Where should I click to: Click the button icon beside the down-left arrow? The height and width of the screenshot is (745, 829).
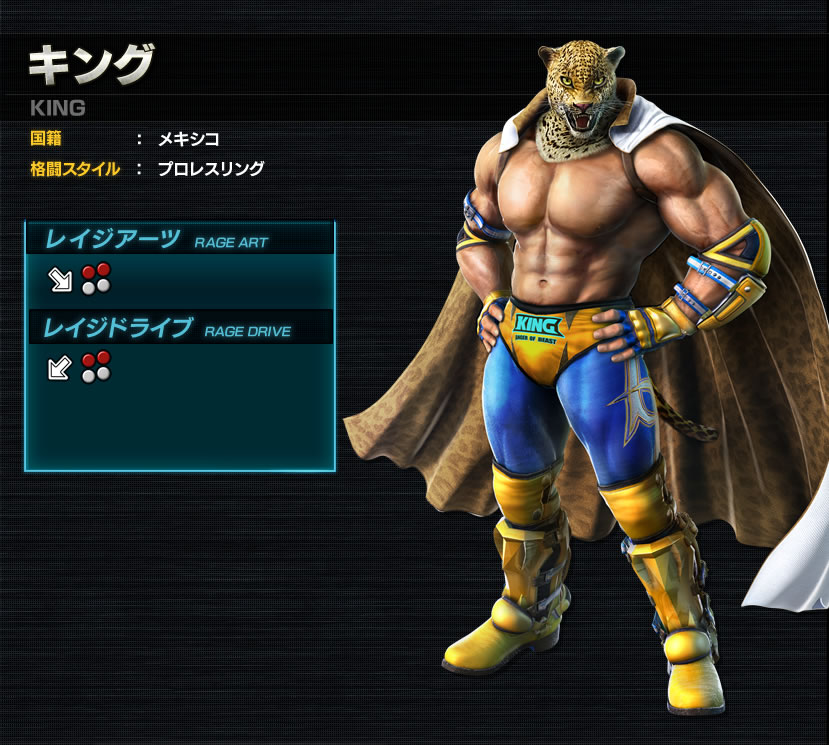[x=96, y=367]
